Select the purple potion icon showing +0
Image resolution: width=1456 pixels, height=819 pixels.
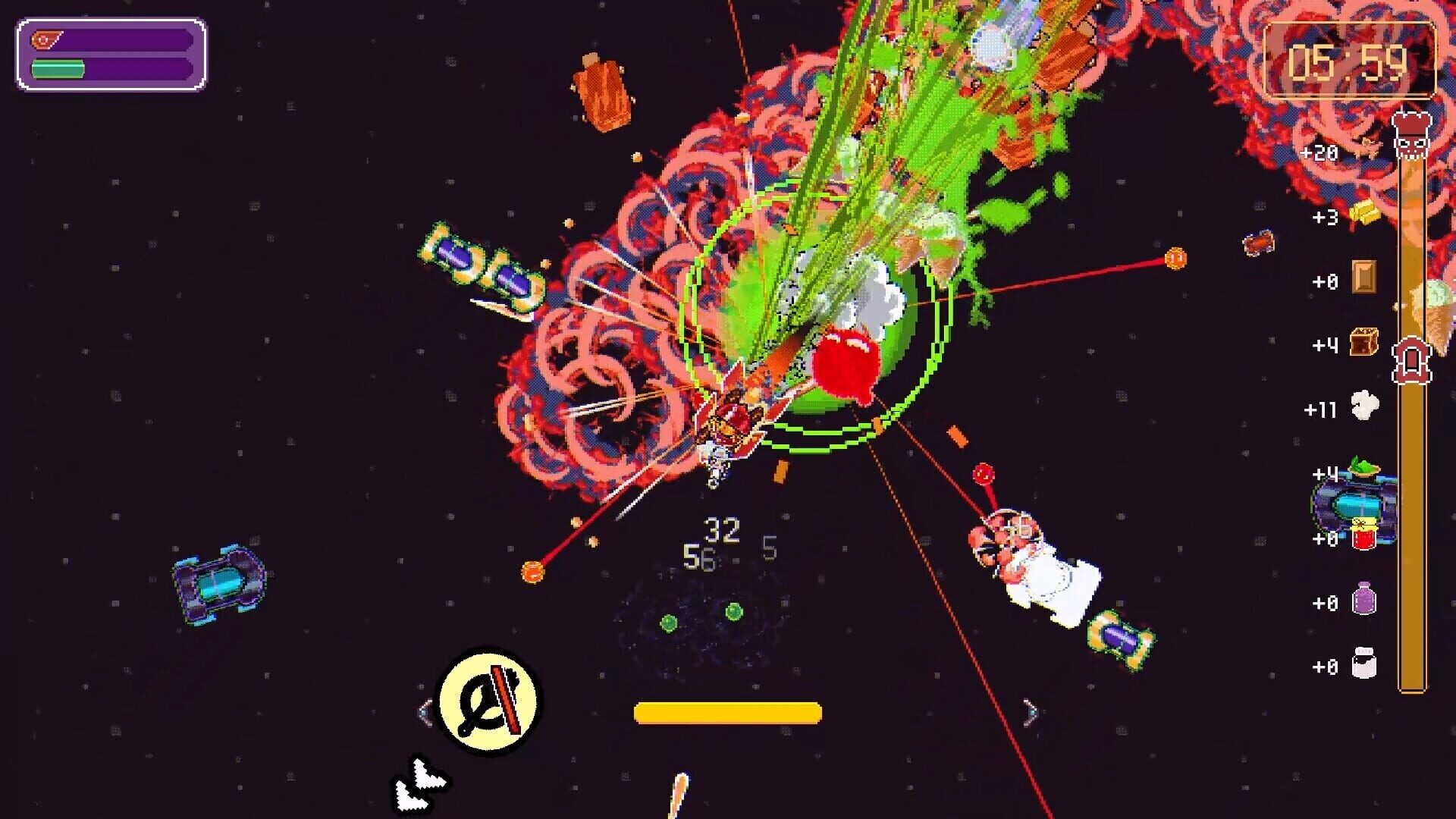tap(1364, 598)
